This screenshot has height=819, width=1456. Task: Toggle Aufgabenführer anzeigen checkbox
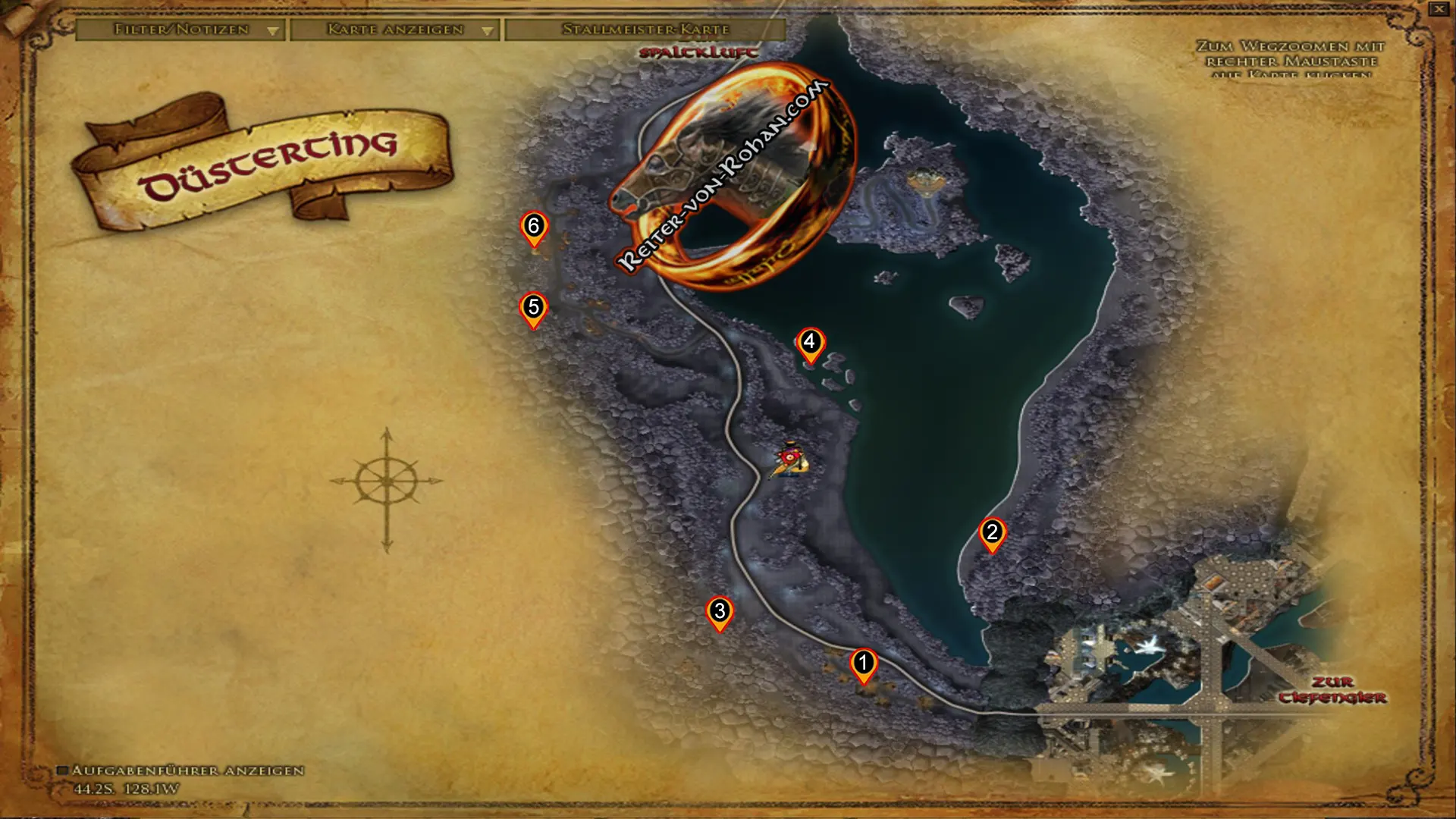(x=63, y=770)
